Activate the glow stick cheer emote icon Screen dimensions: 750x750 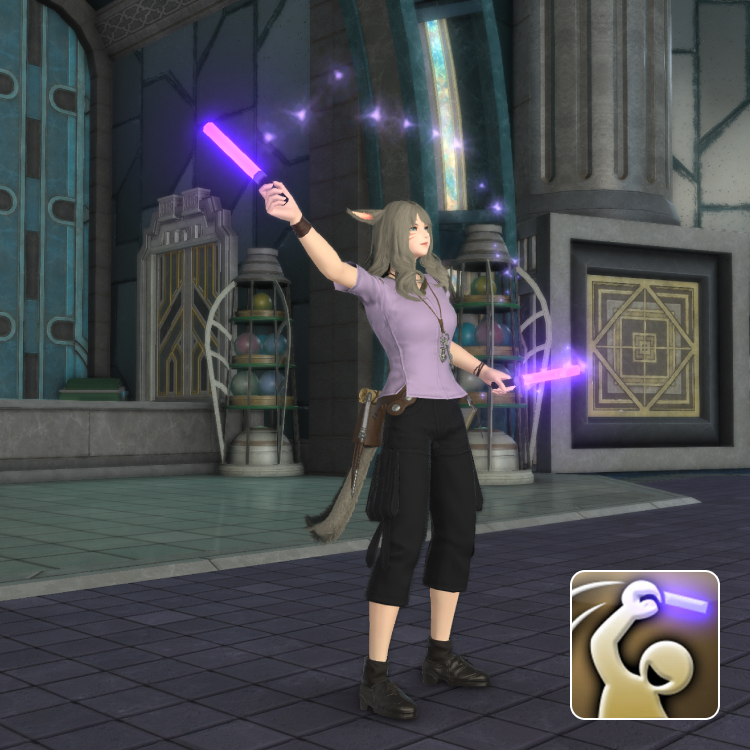[x=645, y=644]
